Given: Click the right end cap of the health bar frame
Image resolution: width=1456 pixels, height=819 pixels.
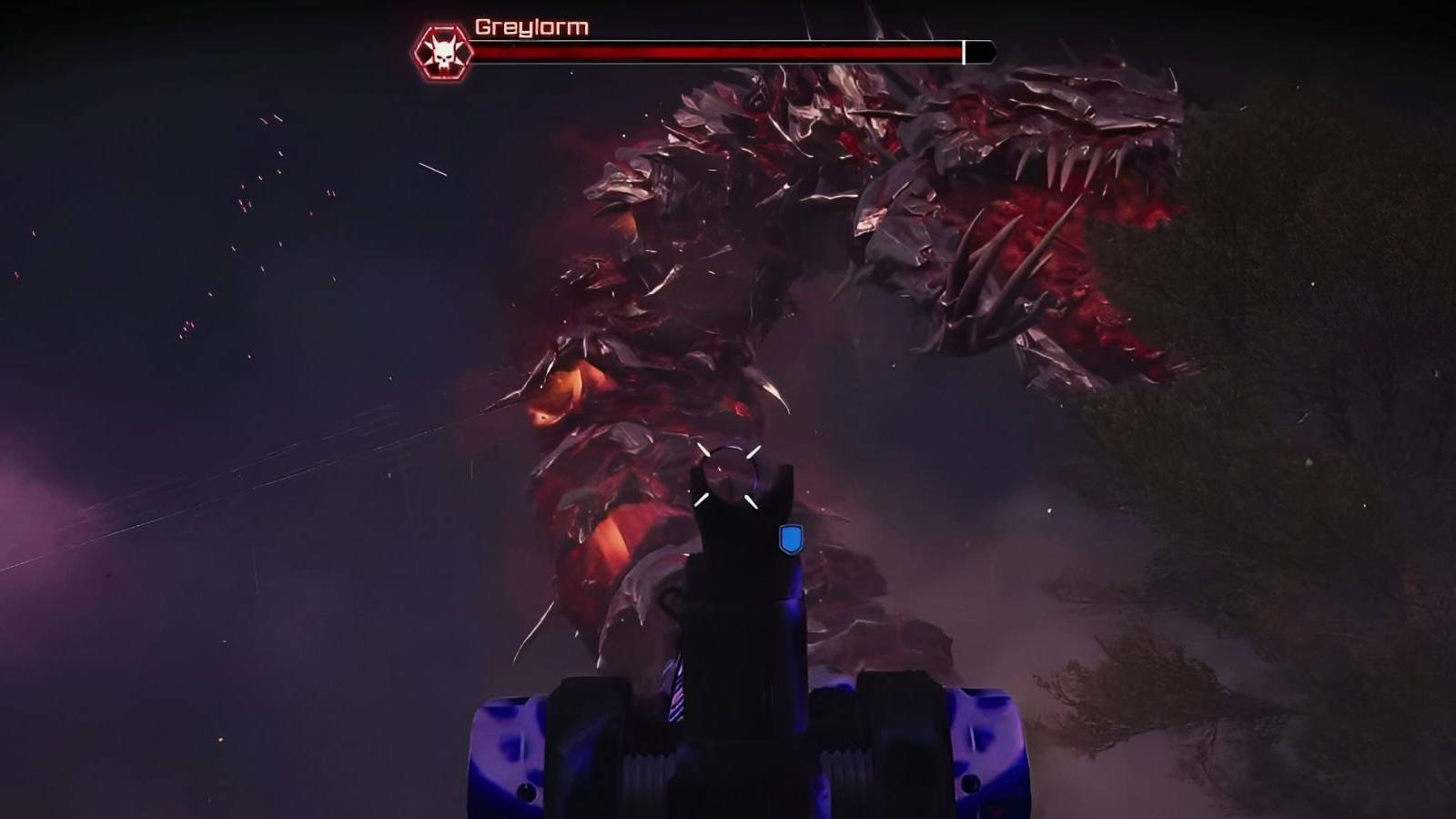Looking at the screenshot, I should click(994, 50).
